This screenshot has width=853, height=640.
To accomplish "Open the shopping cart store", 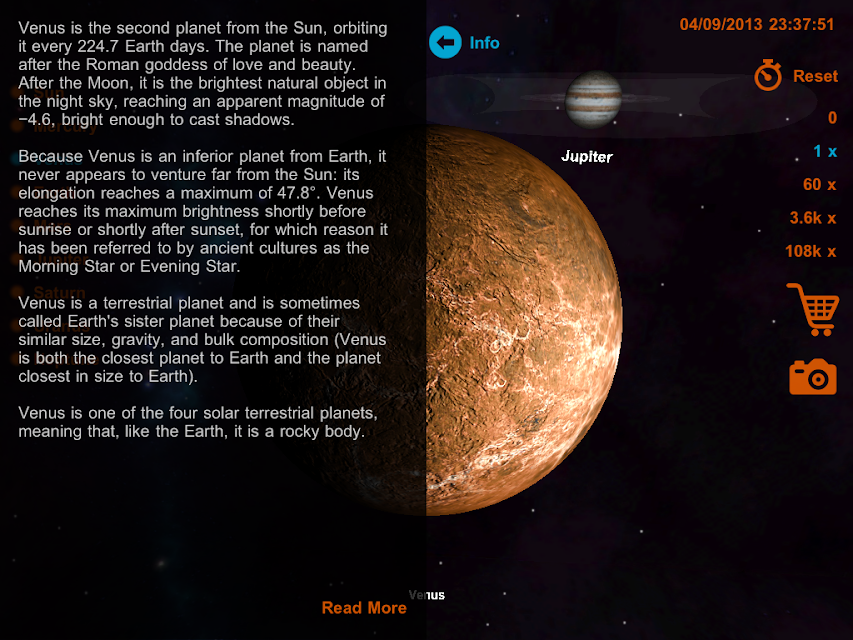I will pyautogui.click(x=811, y=309).
